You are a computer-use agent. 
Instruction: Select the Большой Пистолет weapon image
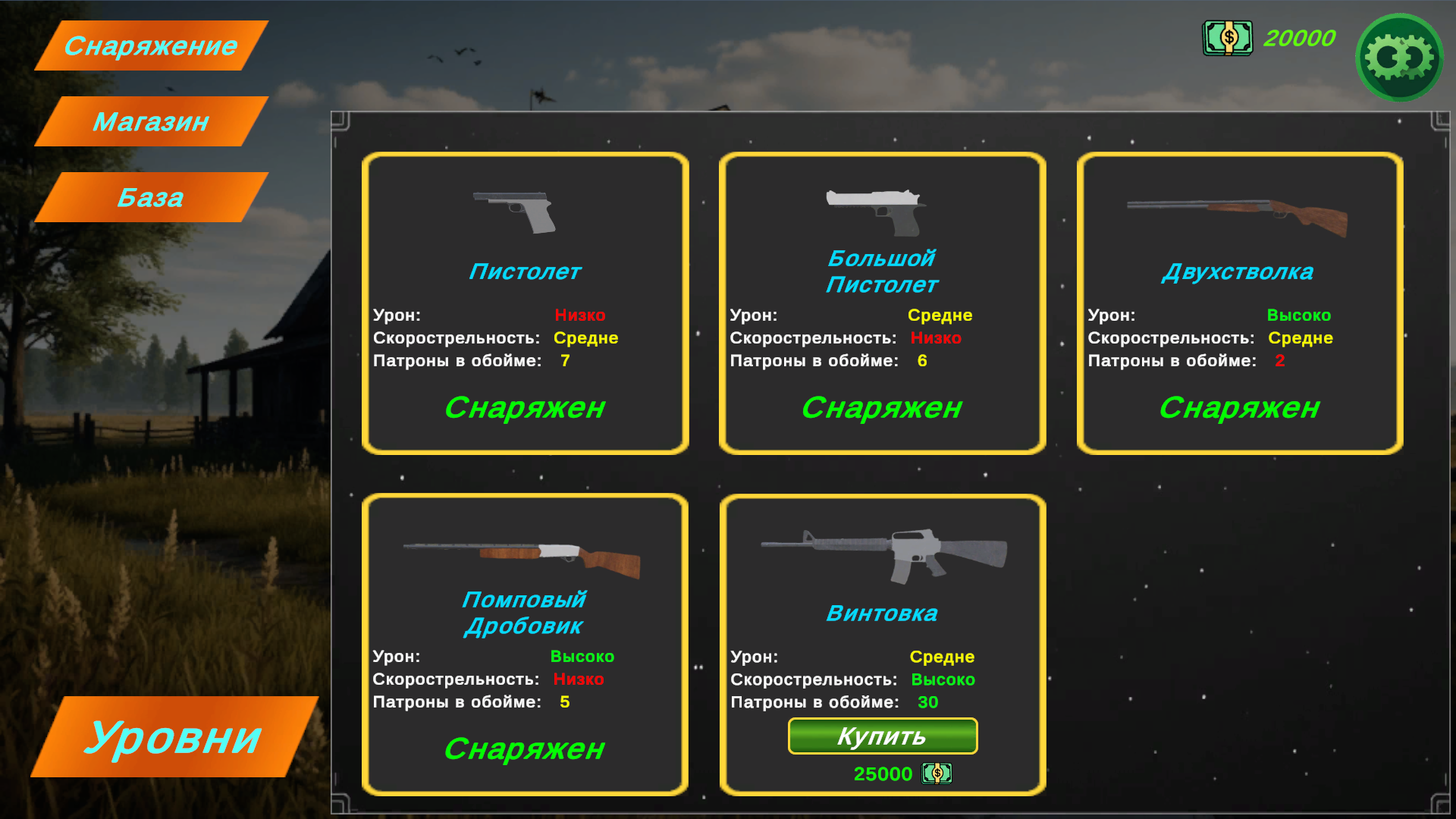point(872,210)
